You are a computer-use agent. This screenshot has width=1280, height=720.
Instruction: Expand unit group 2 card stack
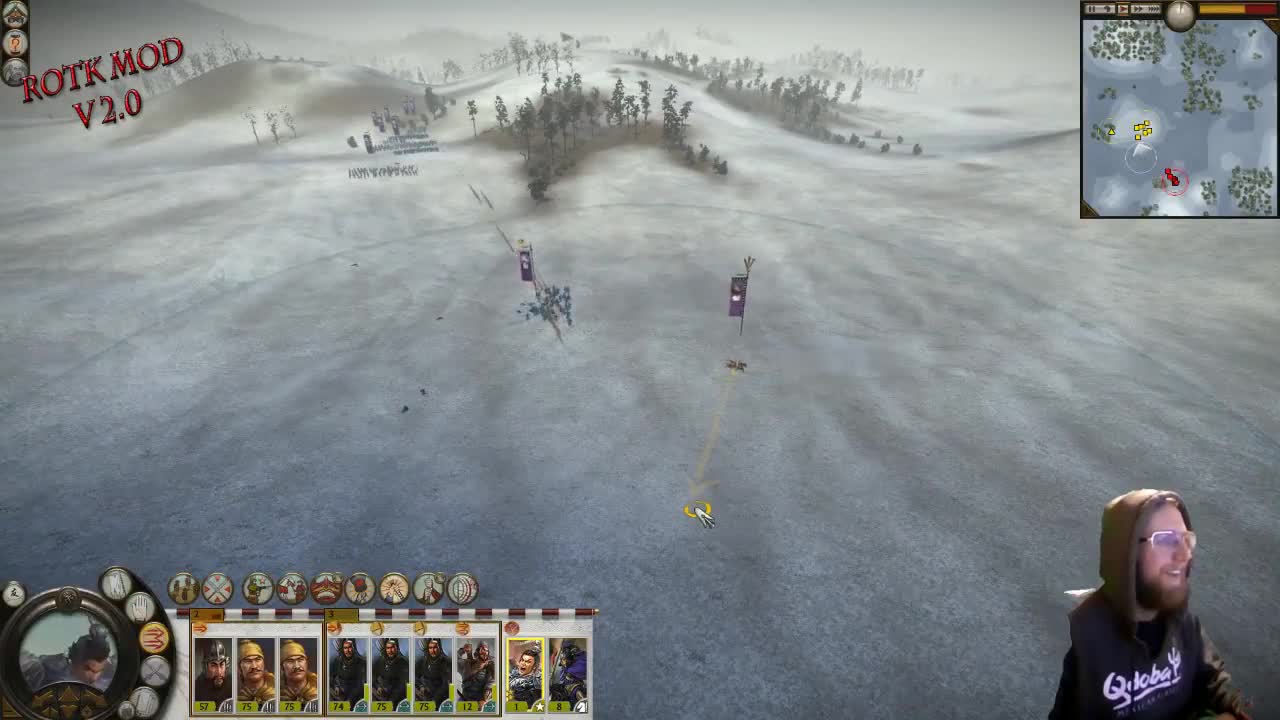tap(199, 629)
